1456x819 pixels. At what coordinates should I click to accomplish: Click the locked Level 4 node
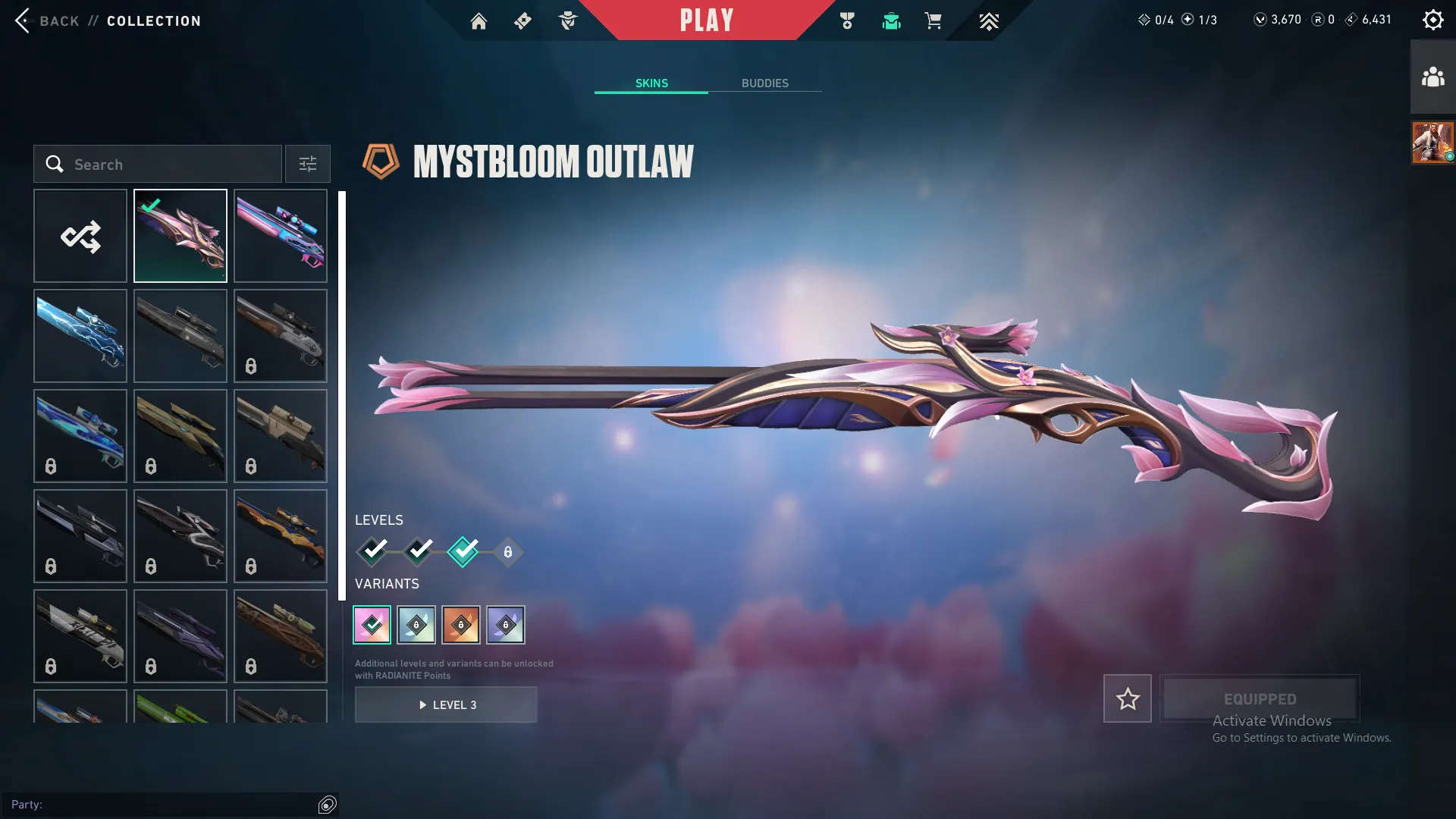tap(507, 552)
